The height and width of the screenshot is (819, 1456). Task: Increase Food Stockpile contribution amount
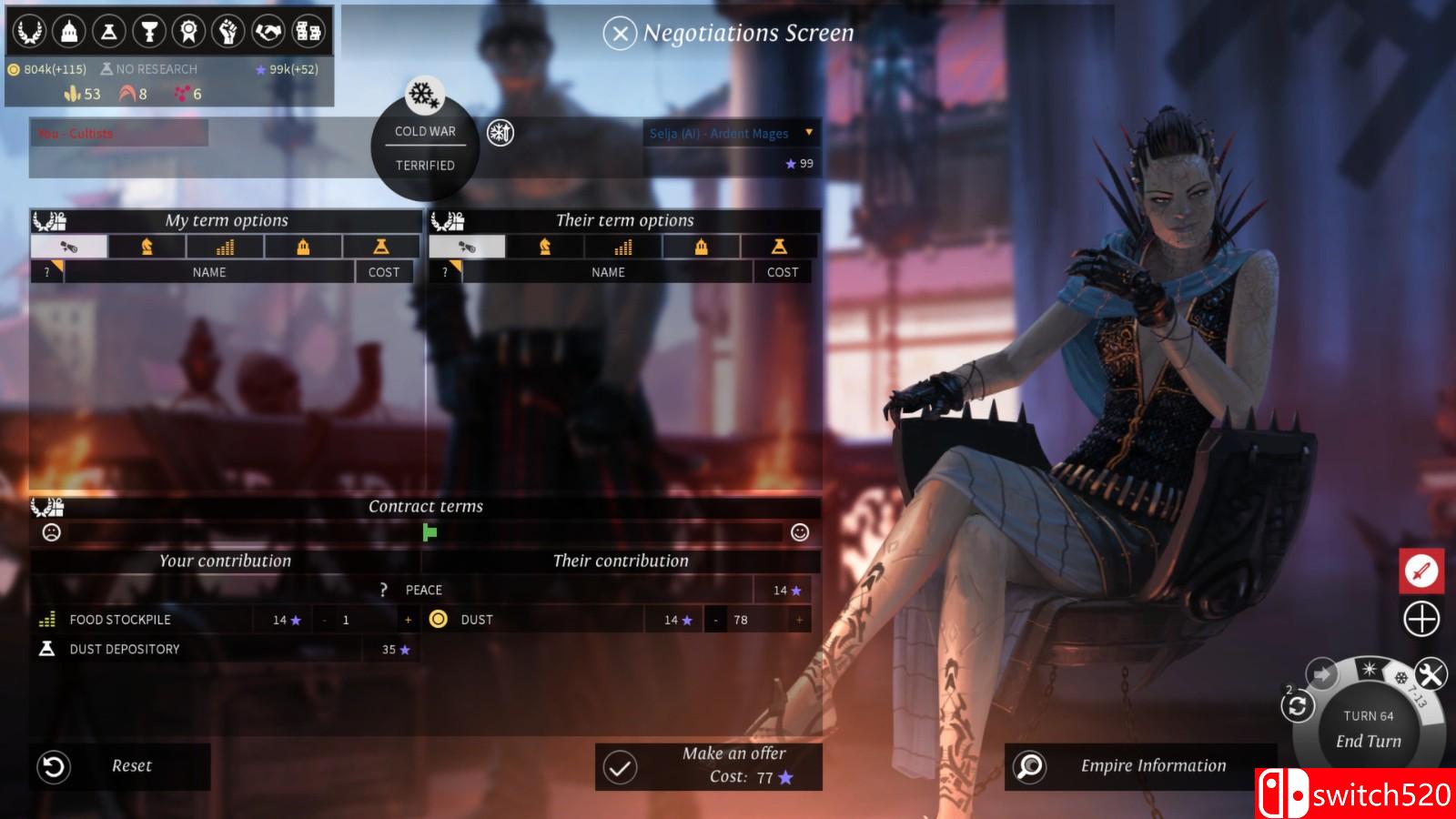(408, 620)
